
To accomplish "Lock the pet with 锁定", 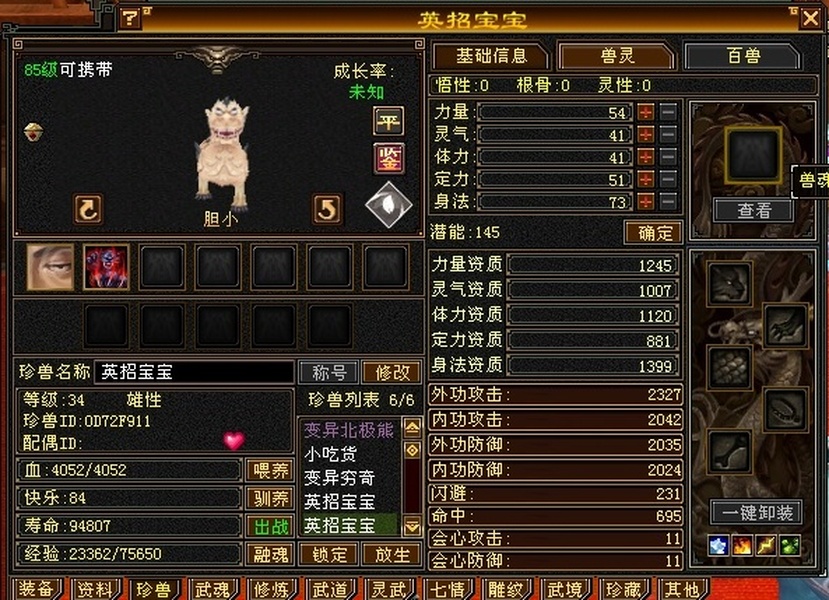I will pos(329,554).
